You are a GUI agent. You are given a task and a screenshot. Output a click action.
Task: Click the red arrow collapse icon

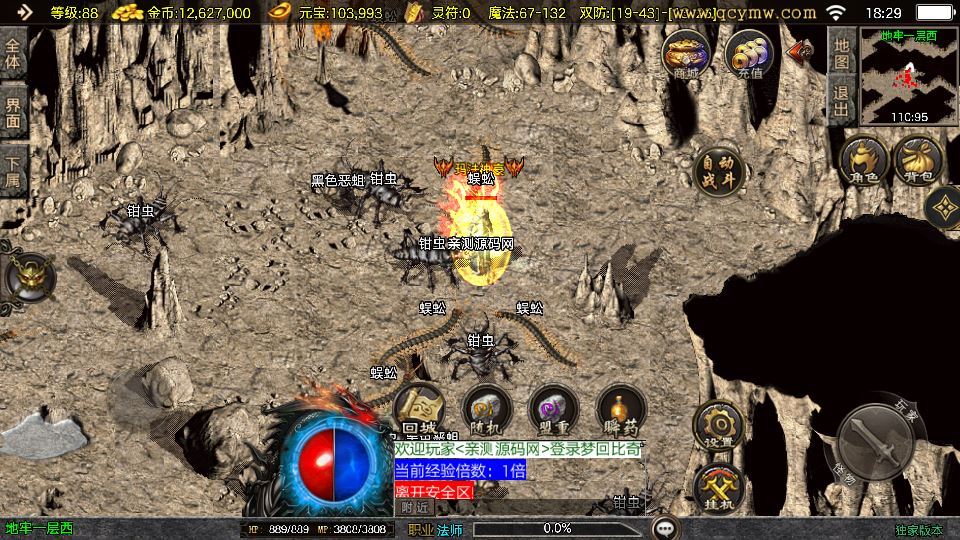pos(801,50)
